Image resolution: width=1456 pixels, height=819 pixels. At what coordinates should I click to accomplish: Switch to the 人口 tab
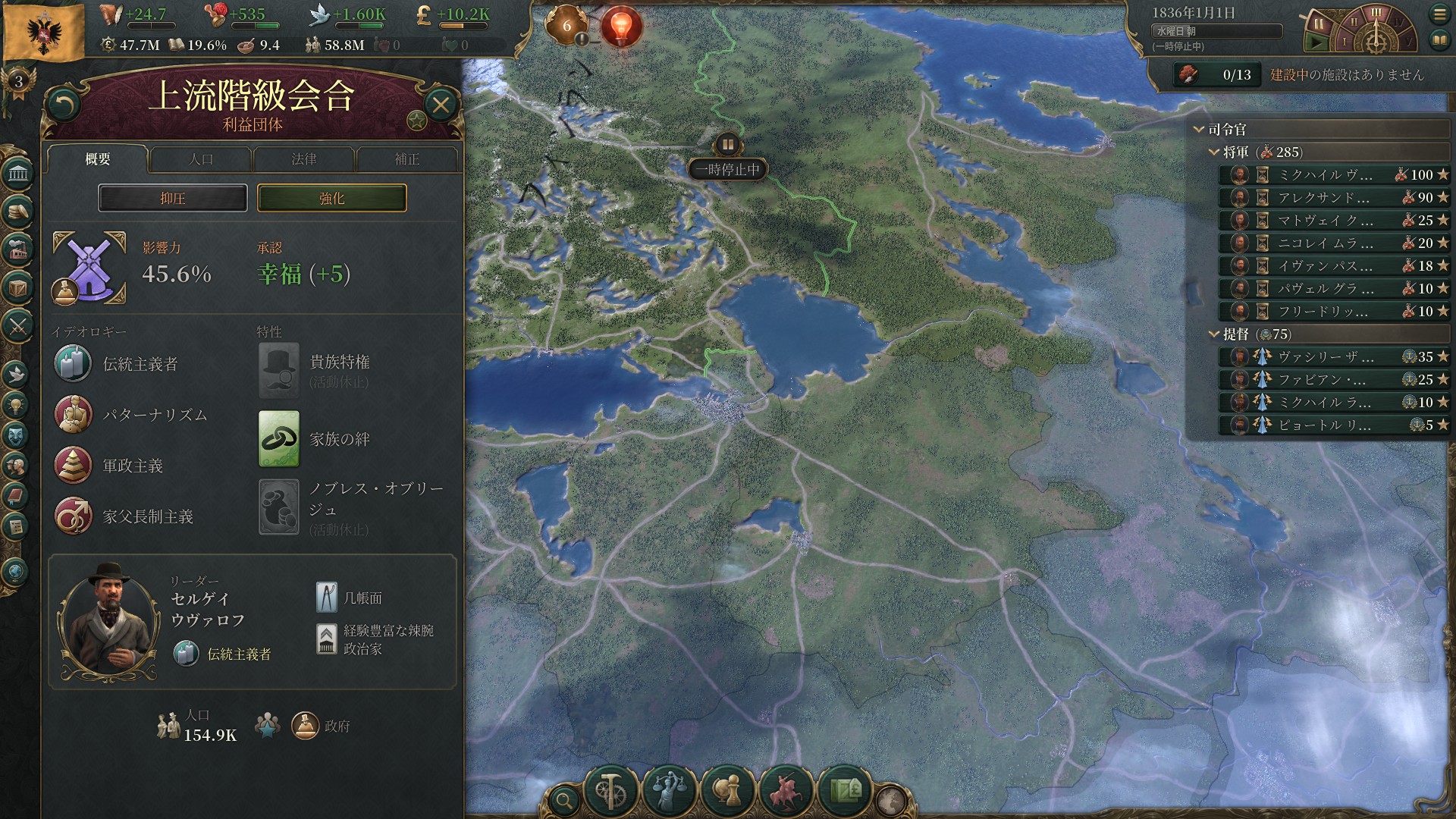[201, 159]
